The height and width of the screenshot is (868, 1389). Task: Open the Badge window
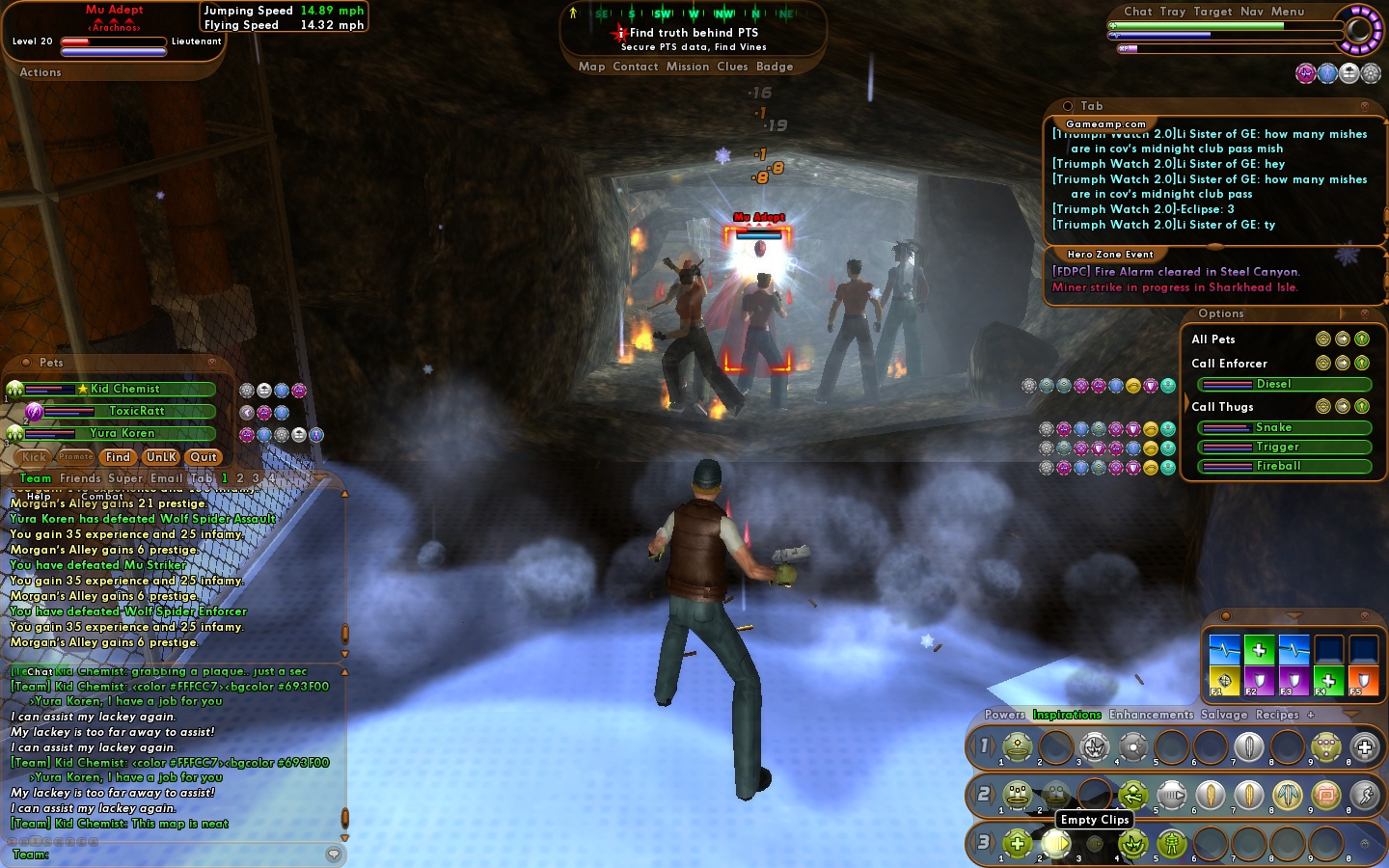coord(775,67)
